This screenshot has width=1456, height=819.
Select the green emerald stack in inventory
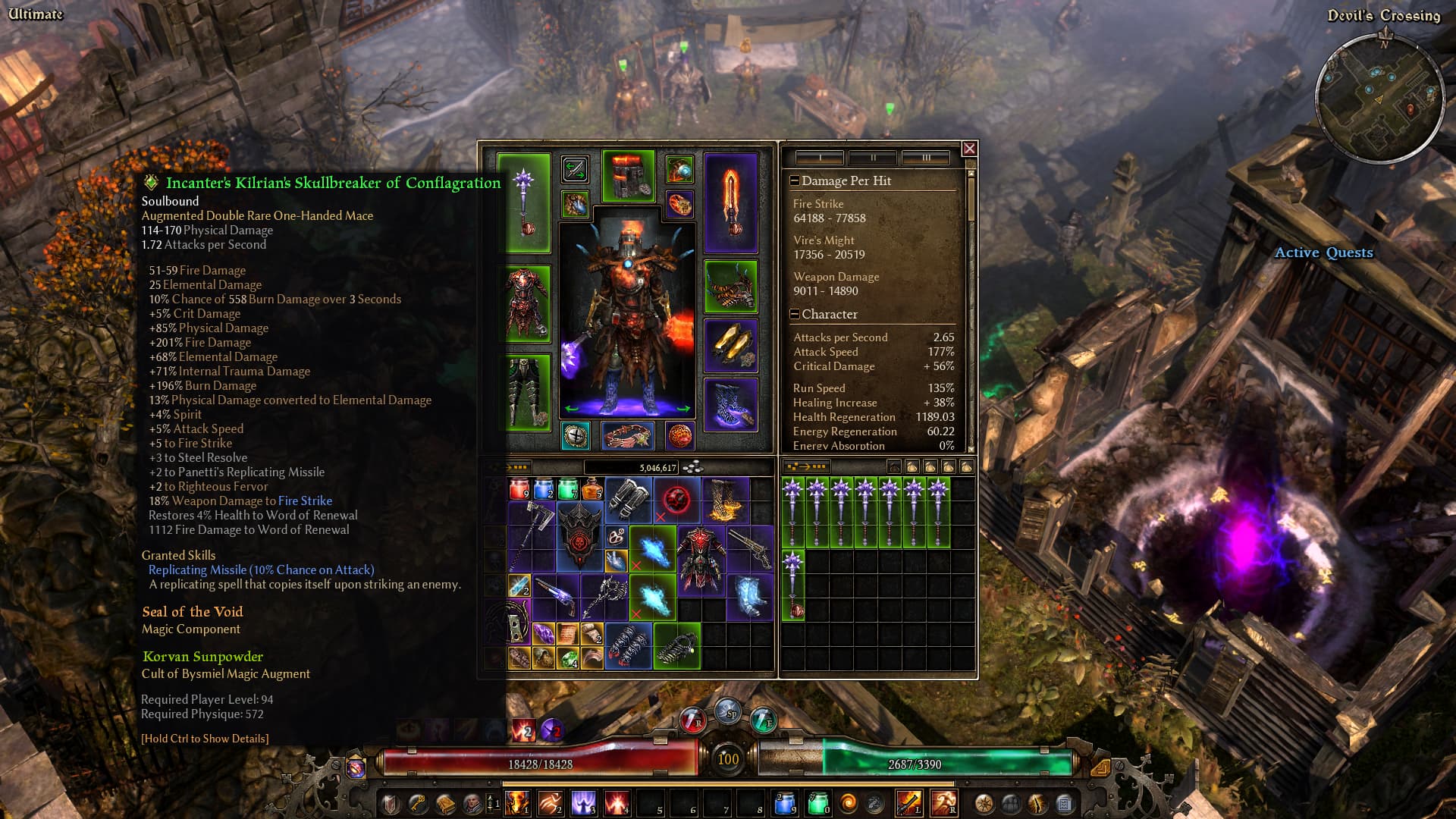(x=568, y=657)
